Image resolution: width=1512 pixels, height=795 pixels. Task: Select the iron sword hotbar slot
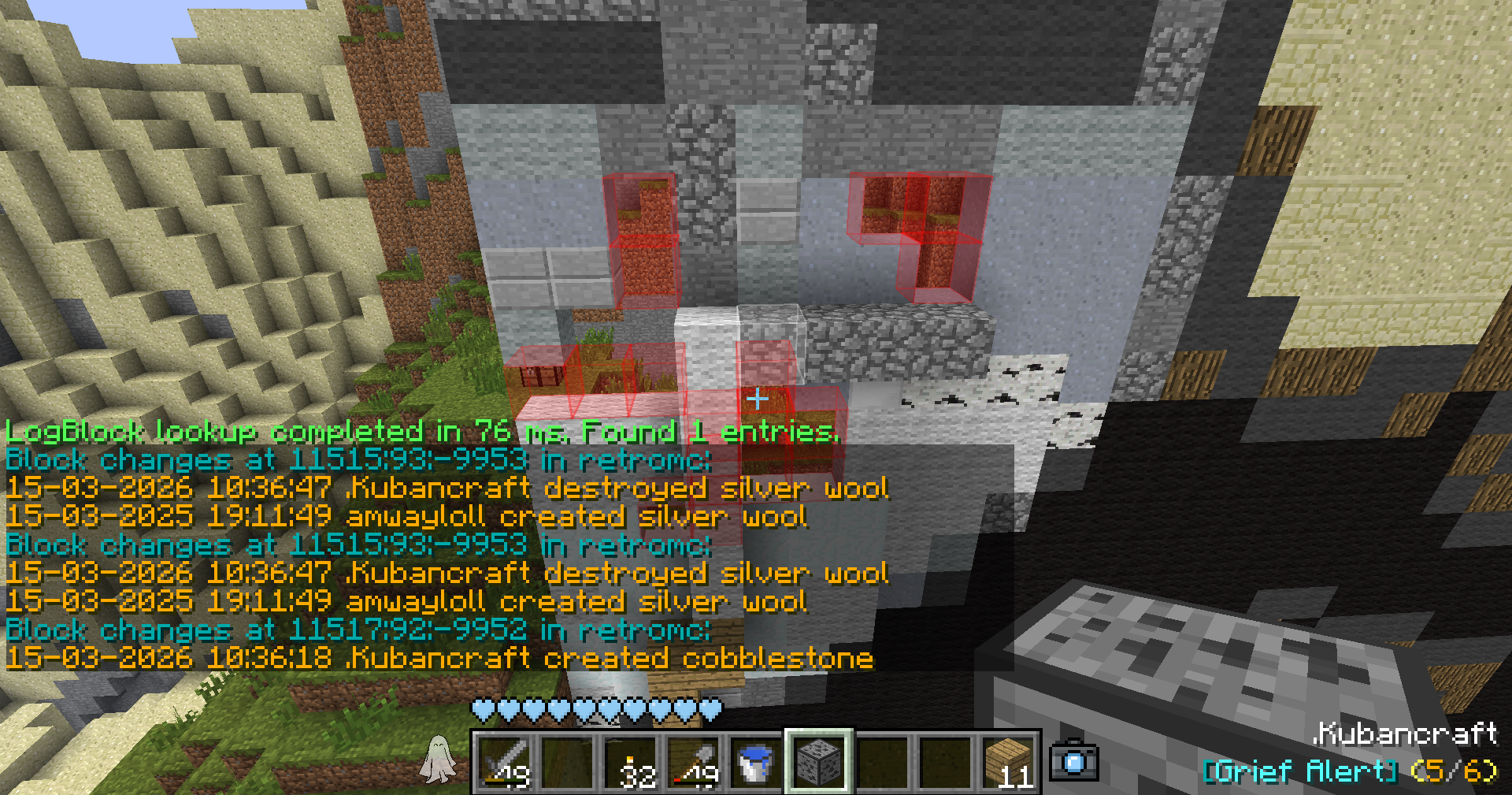[x=505, y=763]
